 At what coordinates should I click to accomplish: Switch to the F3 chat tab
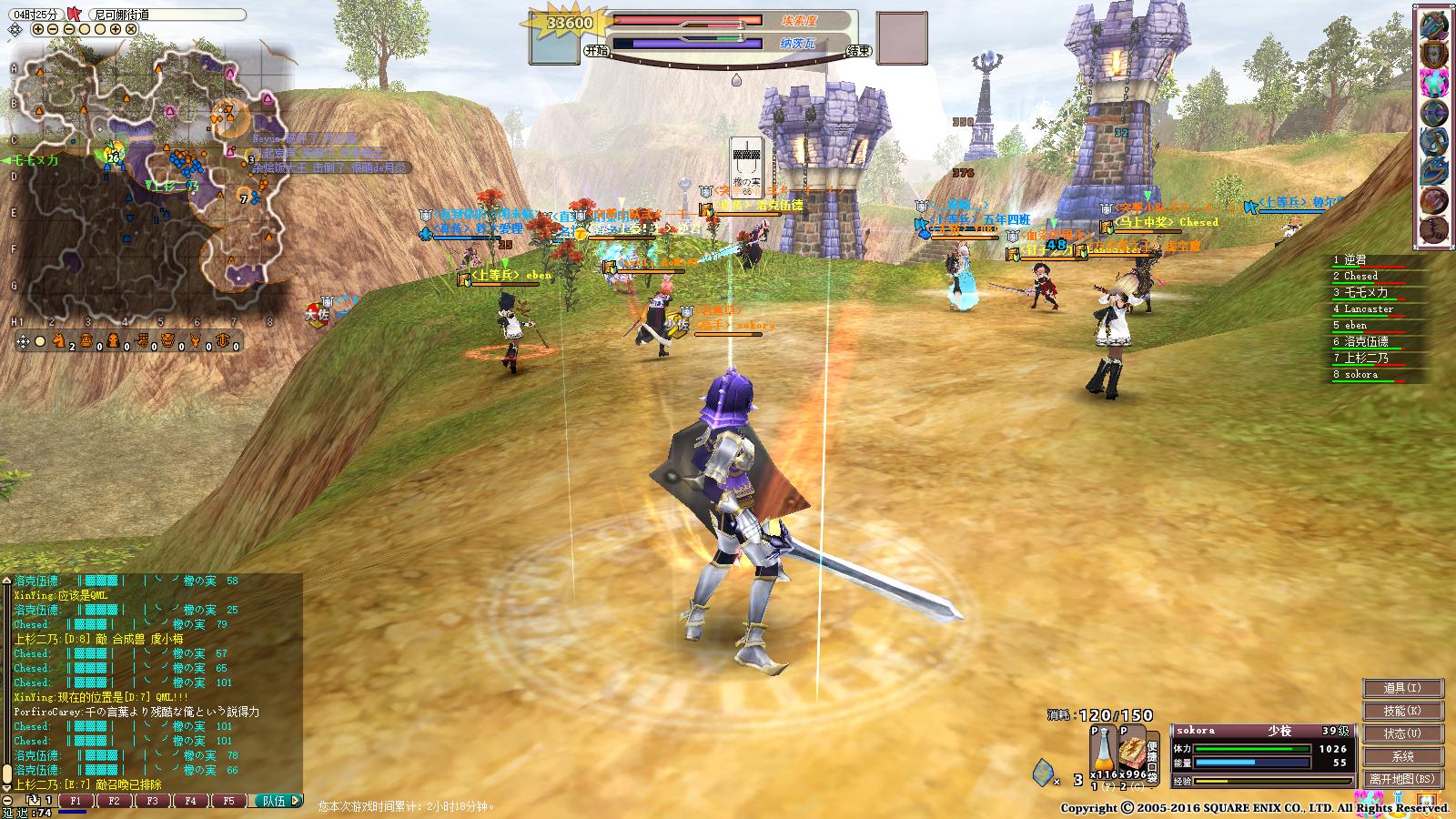point(152,802)
